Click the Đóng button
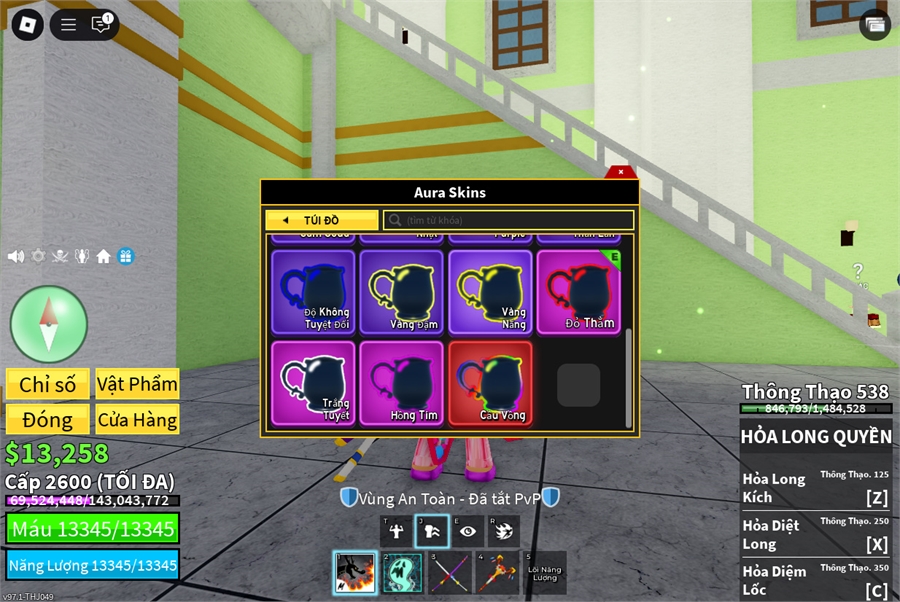 tap(48, 420)
